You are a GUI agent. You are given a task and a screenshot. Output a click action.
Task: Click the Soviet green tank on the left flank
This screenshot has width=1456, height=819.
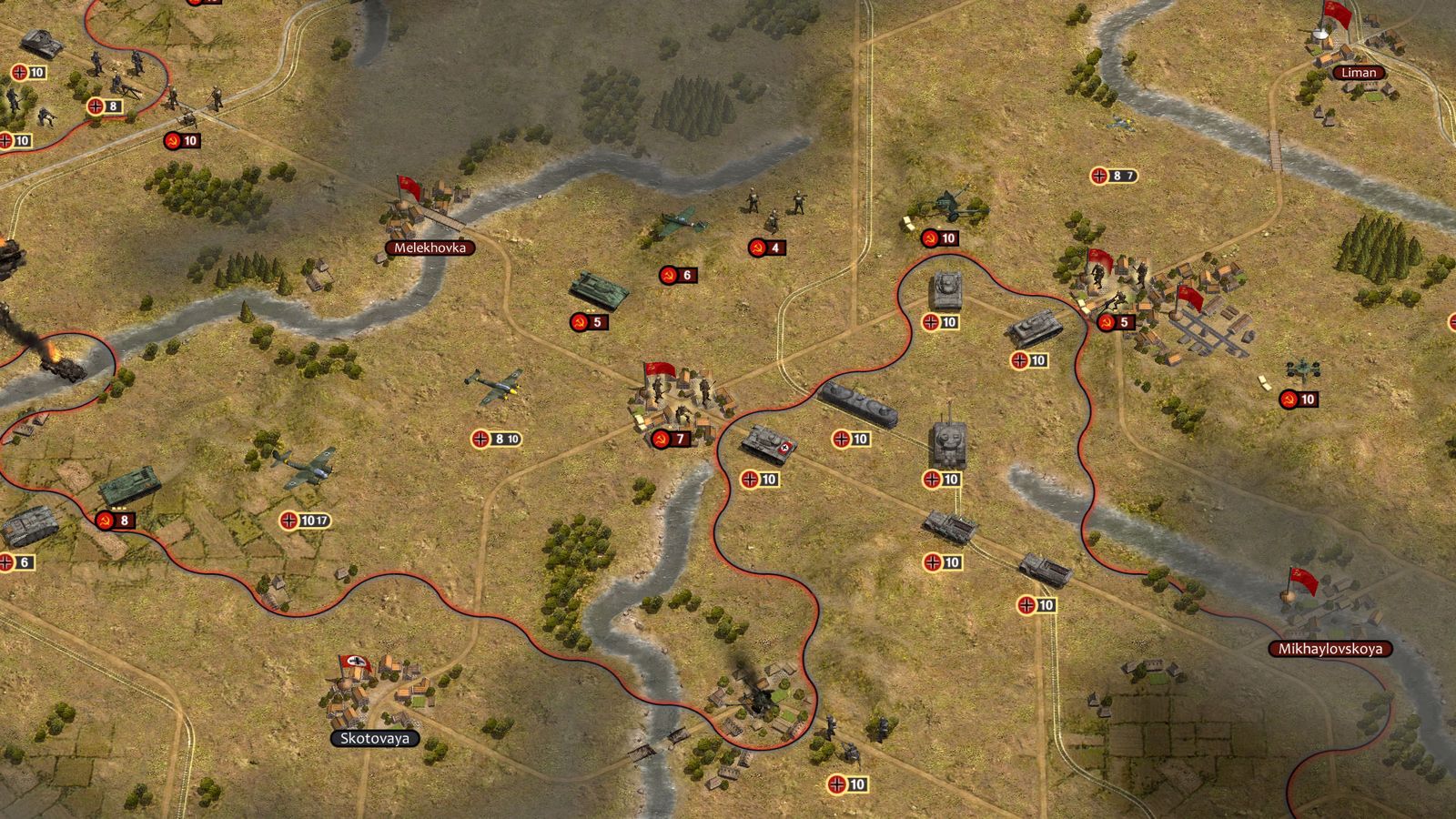coord(135,487)
